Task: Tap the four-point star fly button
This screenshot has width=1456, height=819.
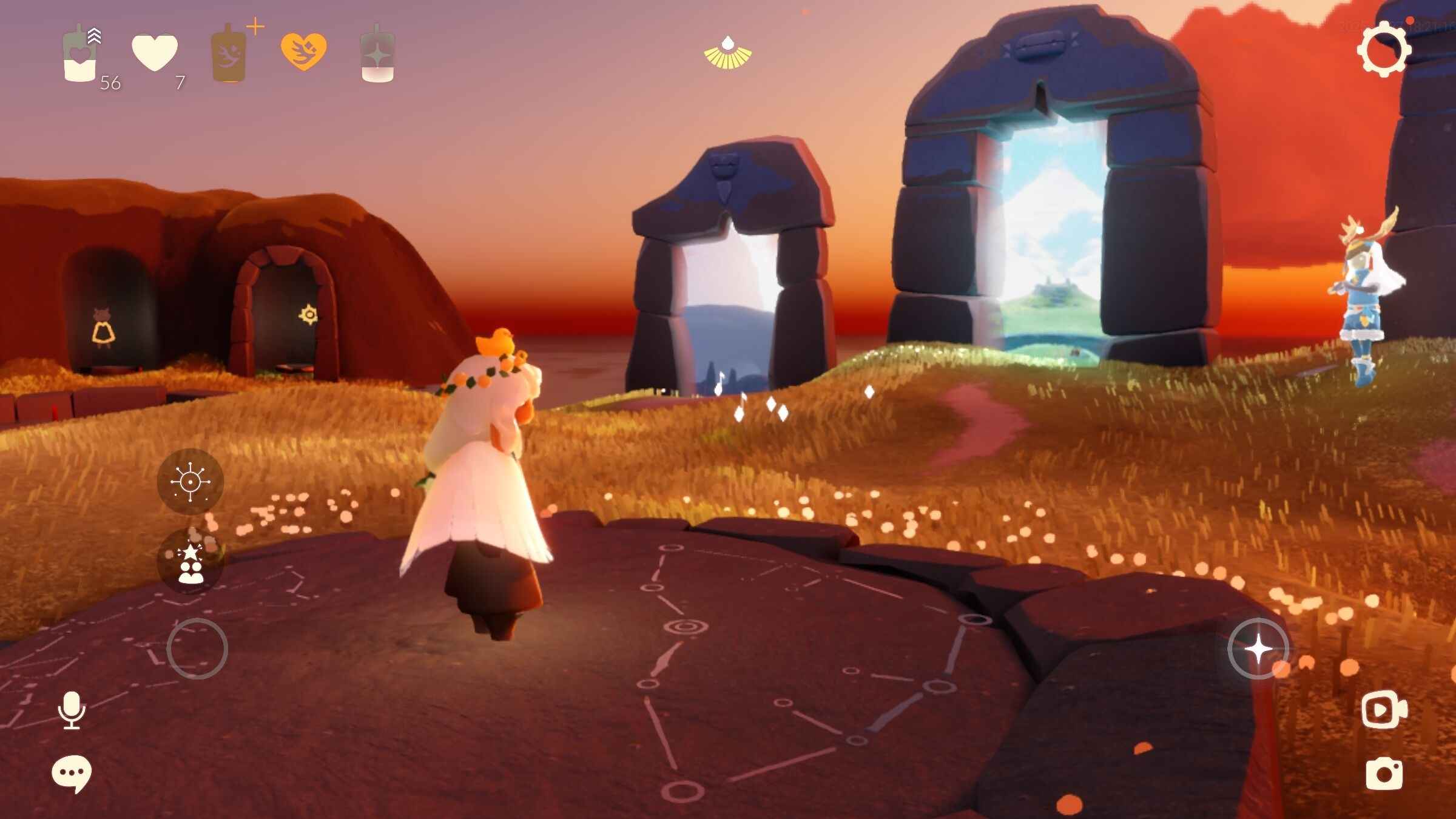Action: tap(1258, 649)
